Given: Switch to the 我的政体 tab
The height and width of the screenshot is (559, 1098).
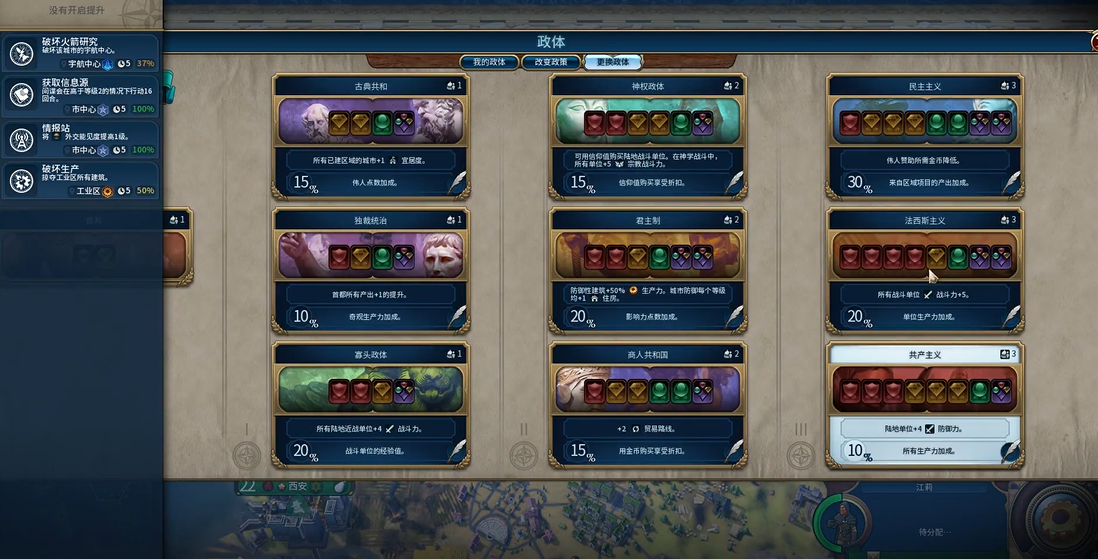Looking at the screenshot, I should [x=489, y=62].
